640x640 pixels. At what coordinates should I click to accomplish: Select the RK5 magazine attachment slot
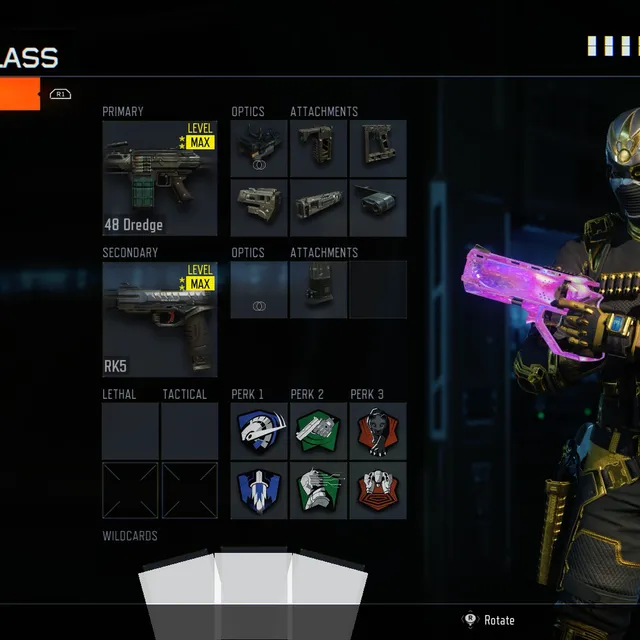pos(318,290)
